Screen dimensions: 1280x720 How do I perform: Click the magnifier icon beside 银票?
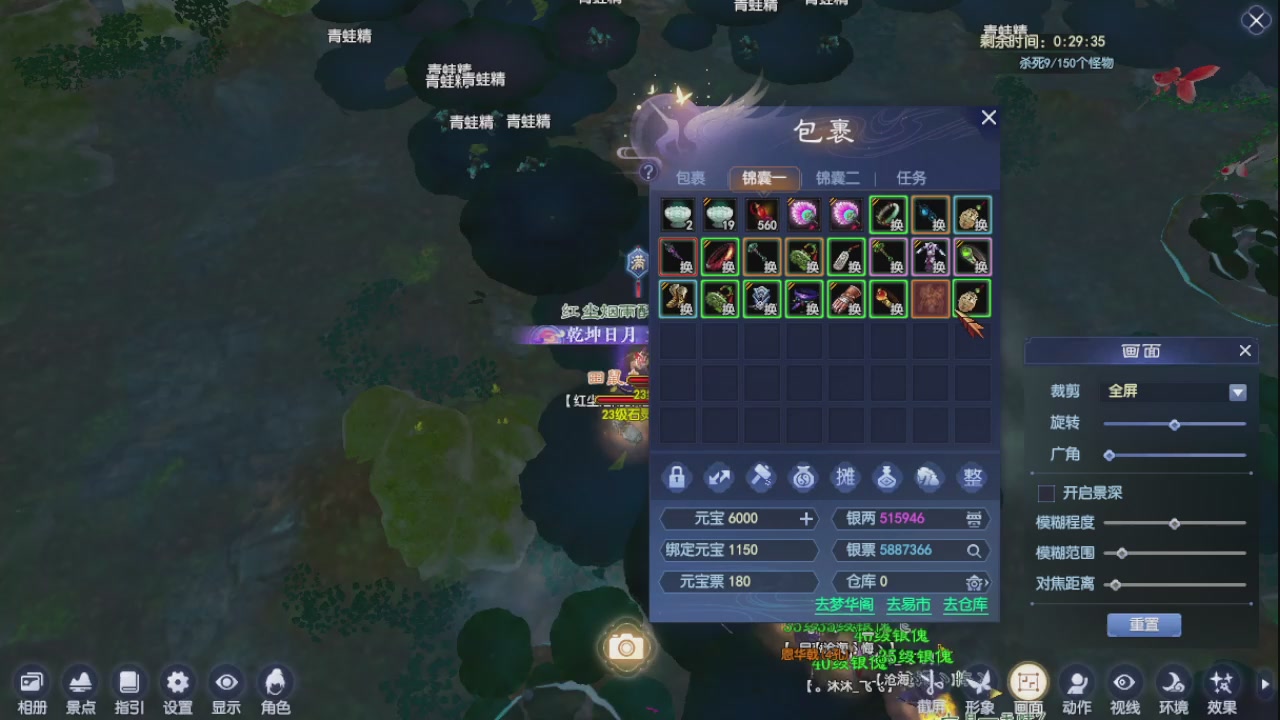tap(974, 550)
